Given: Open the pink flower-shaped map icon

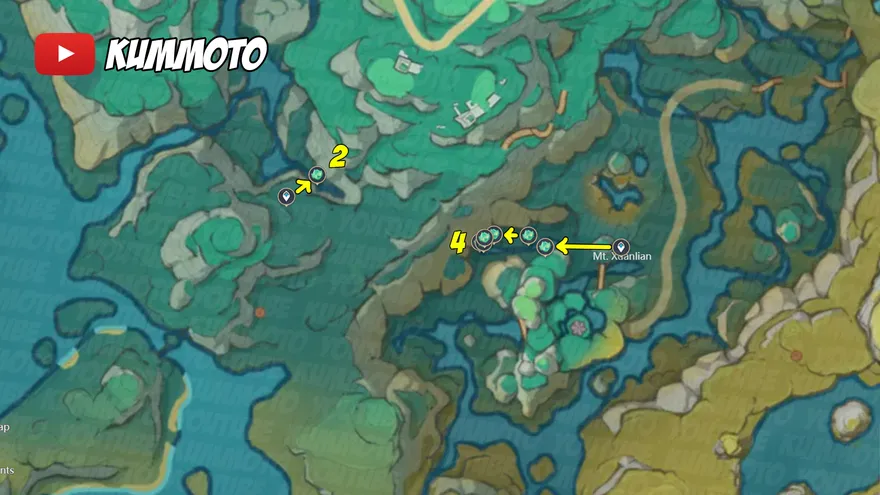Looking at the screenshot, I should tap(578, 326).
